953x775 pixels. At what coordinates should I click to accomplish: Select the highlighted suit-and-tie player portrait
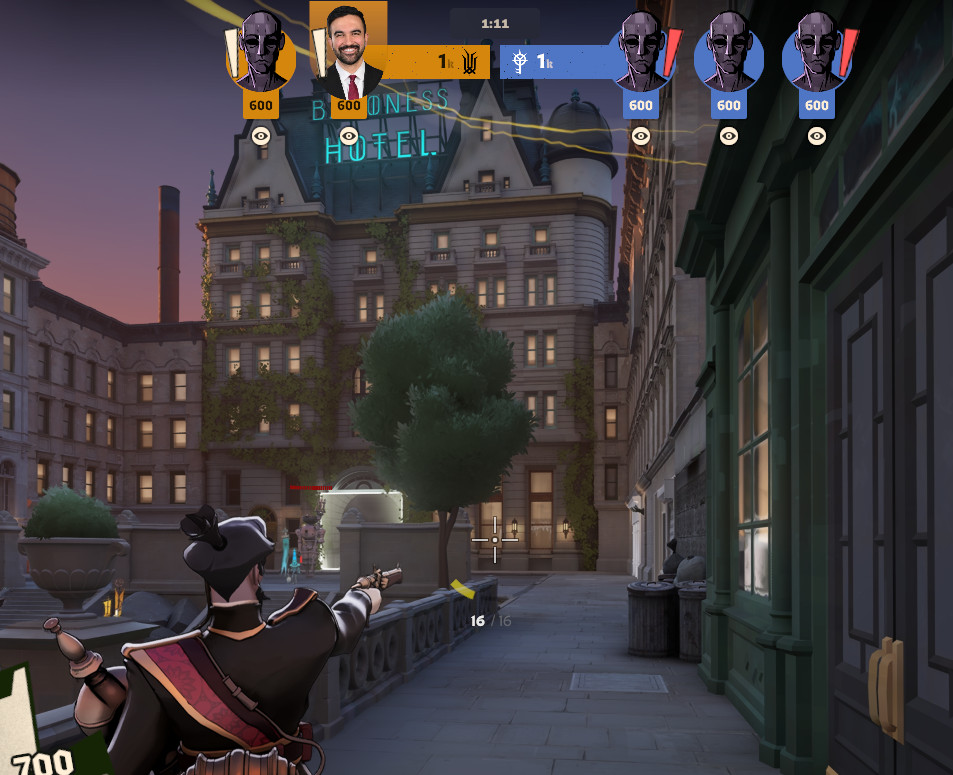click(348, 55)
